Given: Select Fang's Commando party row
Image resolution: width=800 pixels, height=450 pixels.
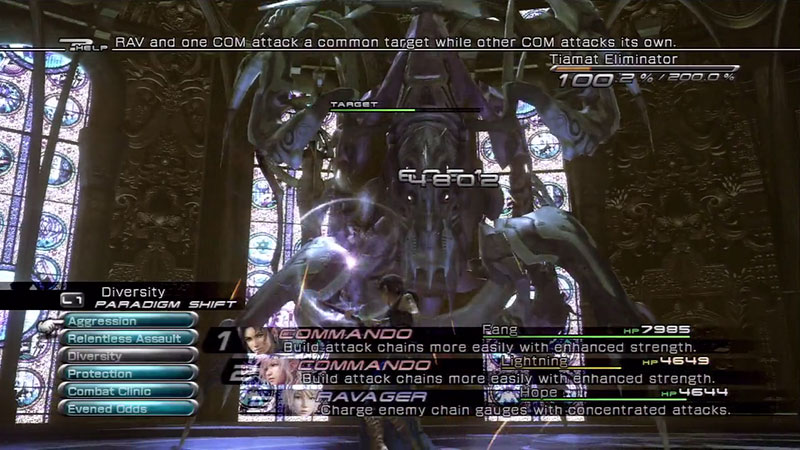Looking at the screenshot, I should pos(480,338).
